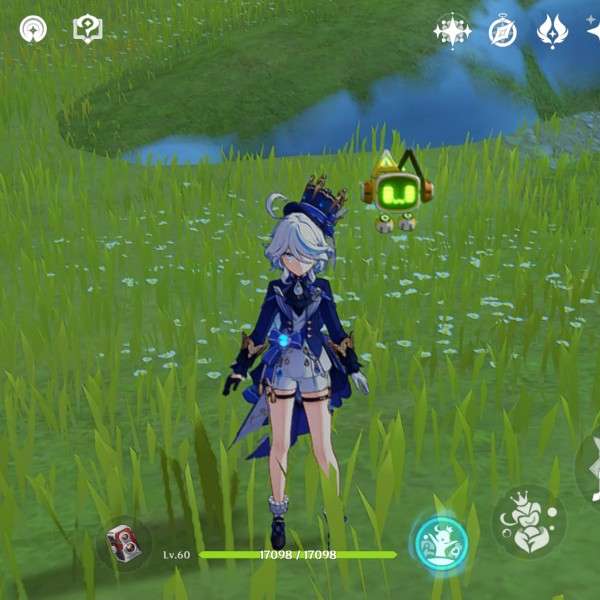Activate the glowing teal Elemental Skill
Screen dimensions: 600x600
(x=441, y=543)
